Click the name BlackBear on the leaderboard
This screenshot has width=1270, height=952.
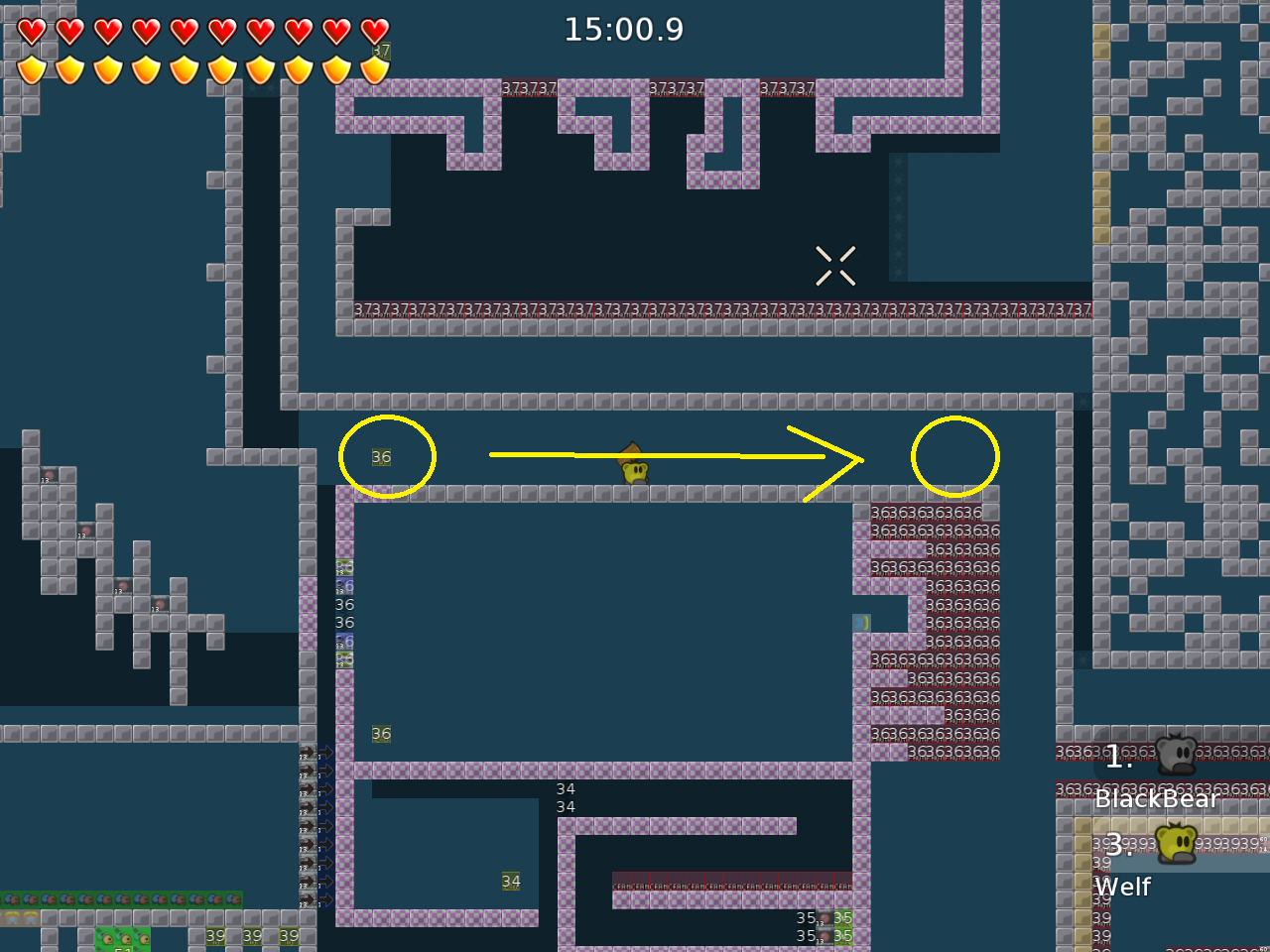click(x=1157, y=799)
